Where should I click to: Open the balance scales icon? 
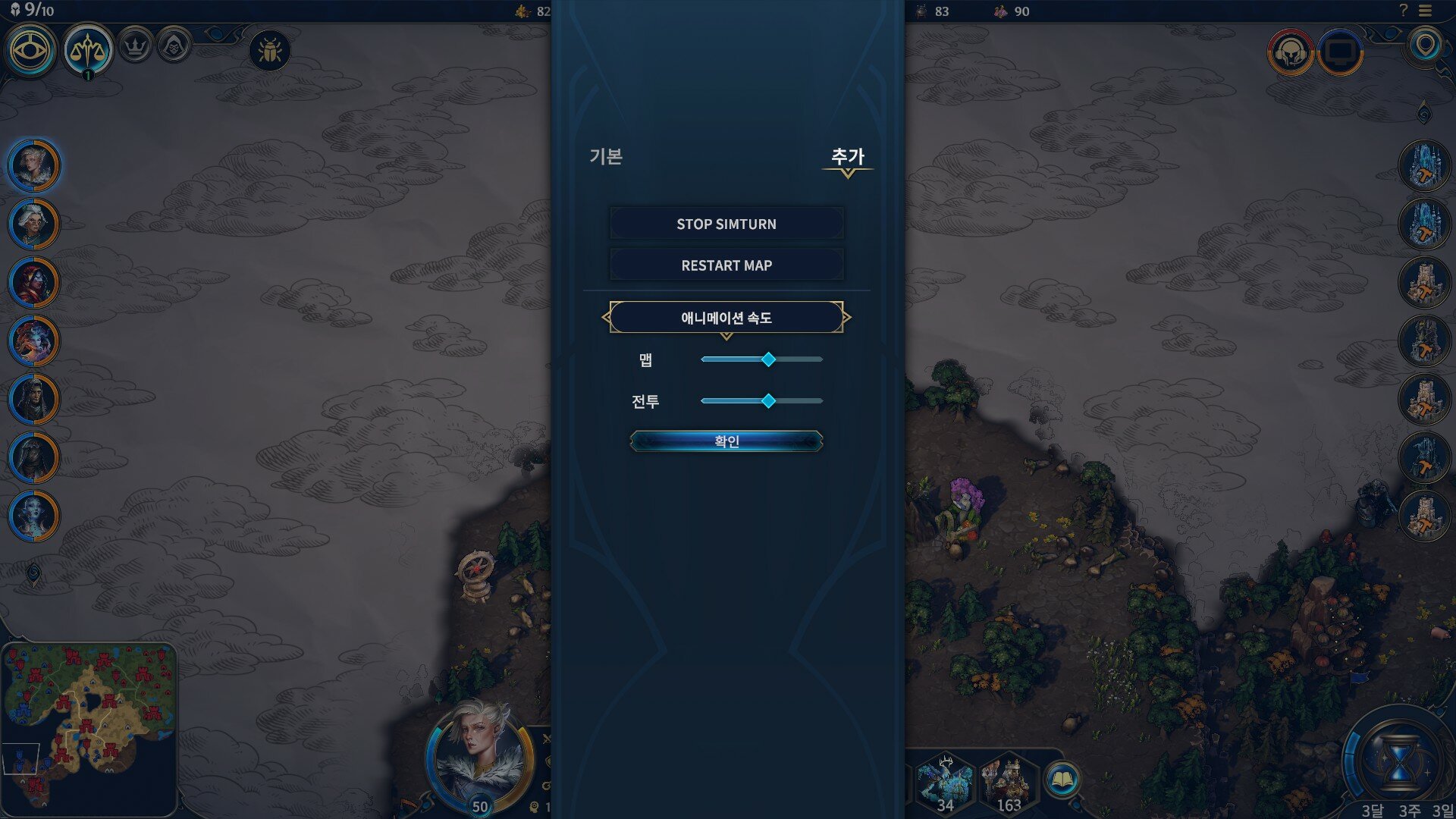click(x=88, y=51)
